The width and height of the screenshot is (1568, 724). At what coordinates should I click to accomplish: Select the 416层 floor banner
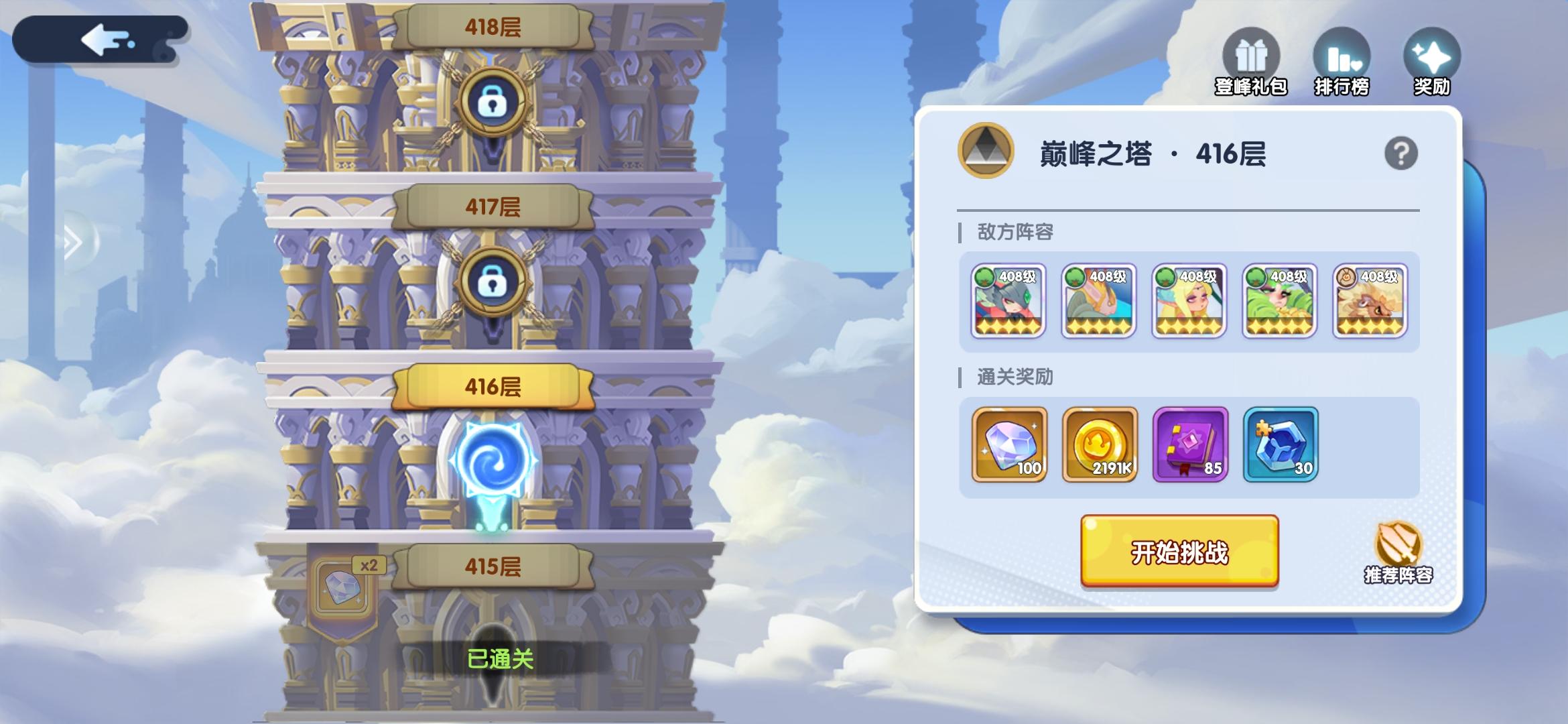point(491,385)
